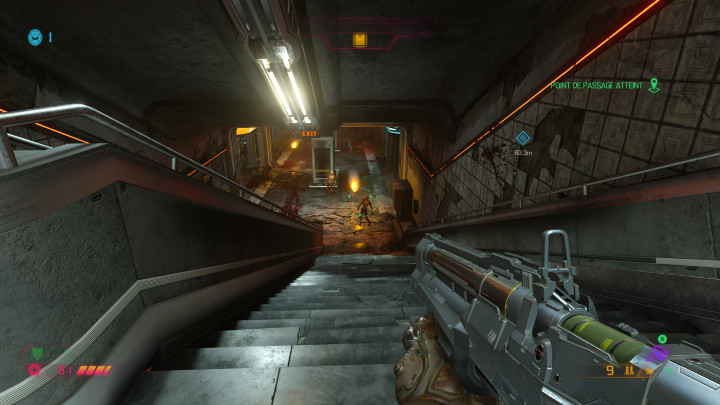Select the blue diamond objective waypoint marker
This screenshot has height=405, width=720.
pyautogui.click(x=522, y=138)
